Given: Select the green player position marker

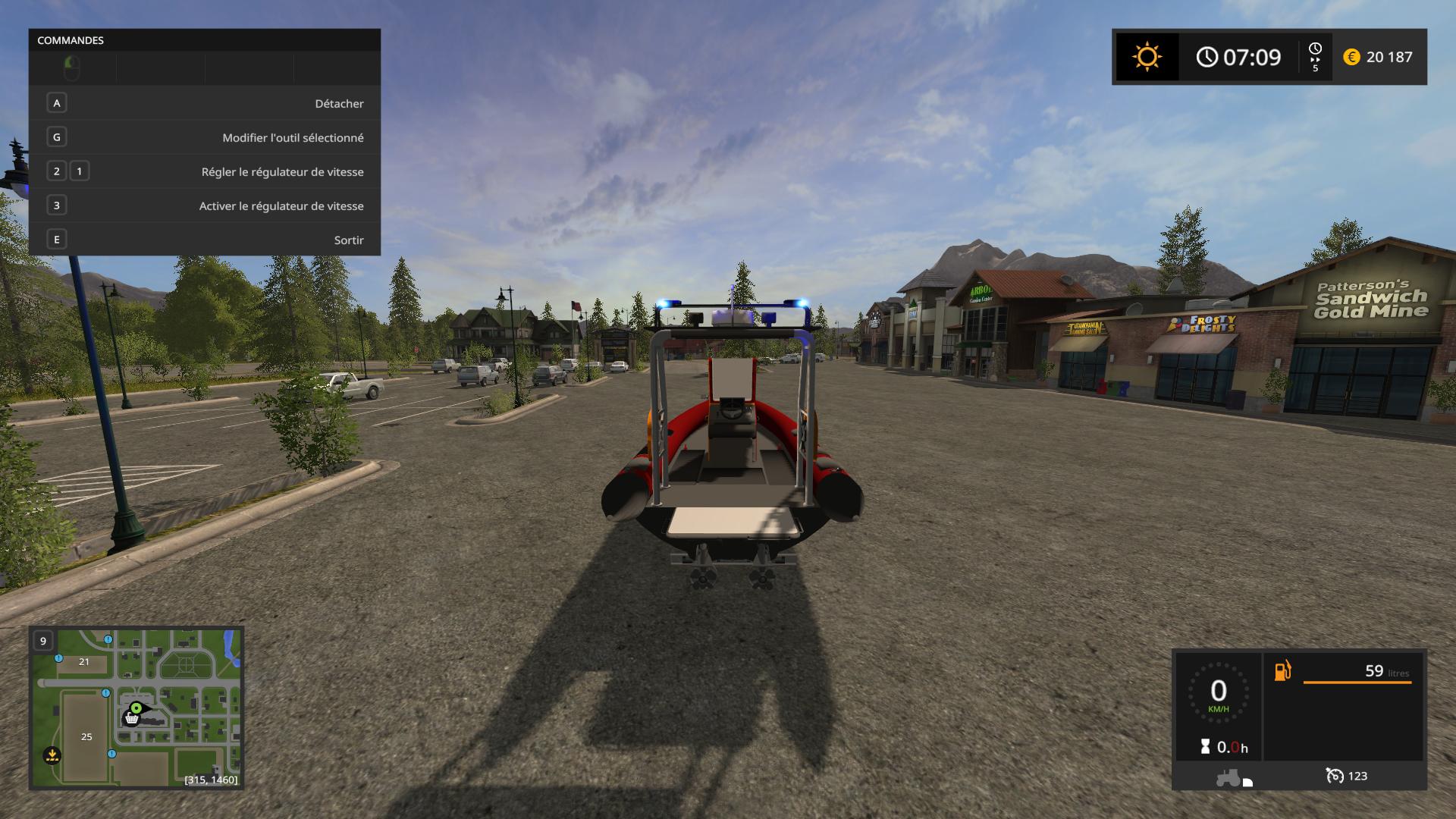Looking at the screenshot, I should pyautogui.click(x=136, y=708).
